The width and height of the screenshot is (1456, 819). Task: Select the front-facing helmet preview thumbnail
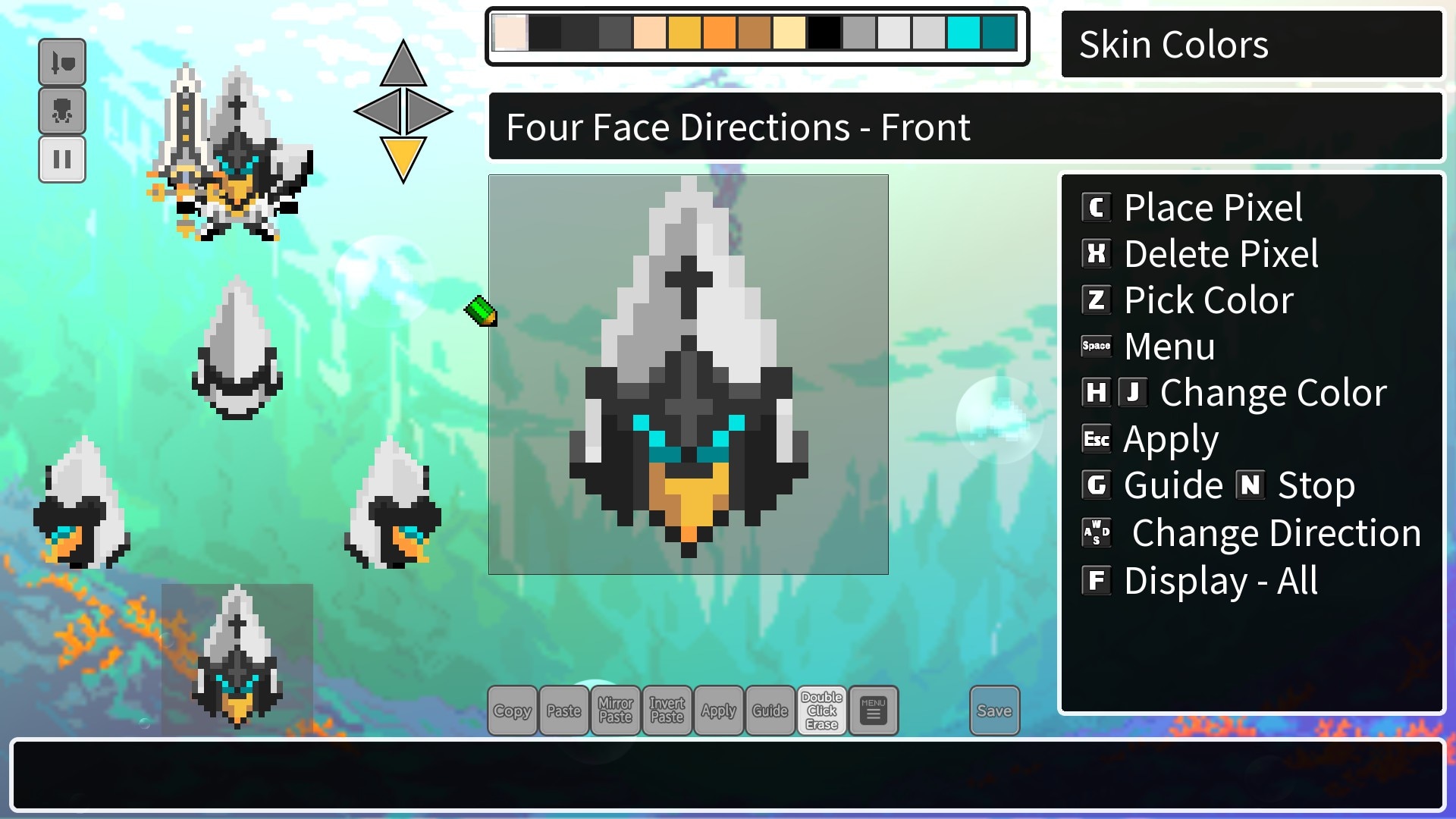(237, 656)
